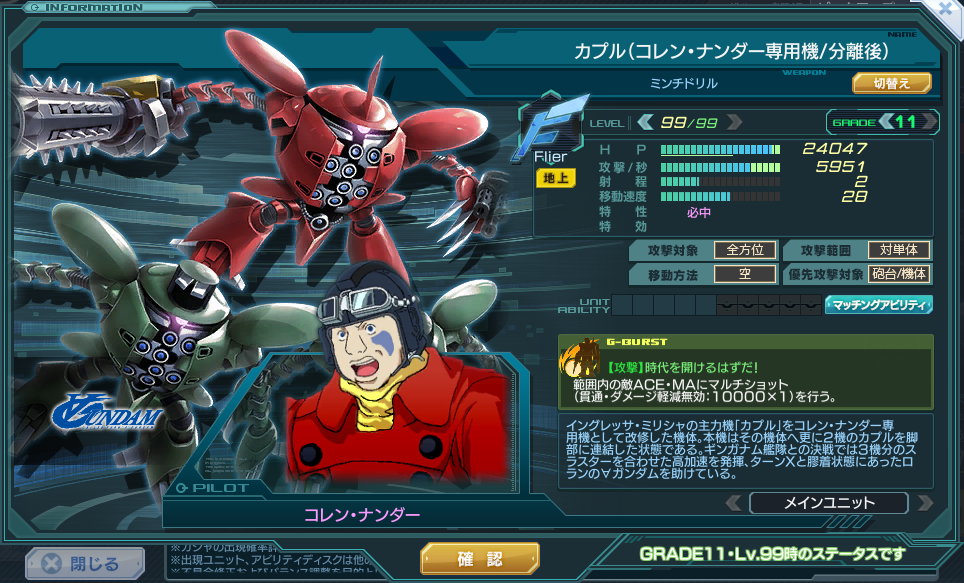The height and width of the screenshot is (583, 964).
Task: Open the マッチングアビリティ matching ability panel
Action: pyautogui.click(x=878, y=305)
